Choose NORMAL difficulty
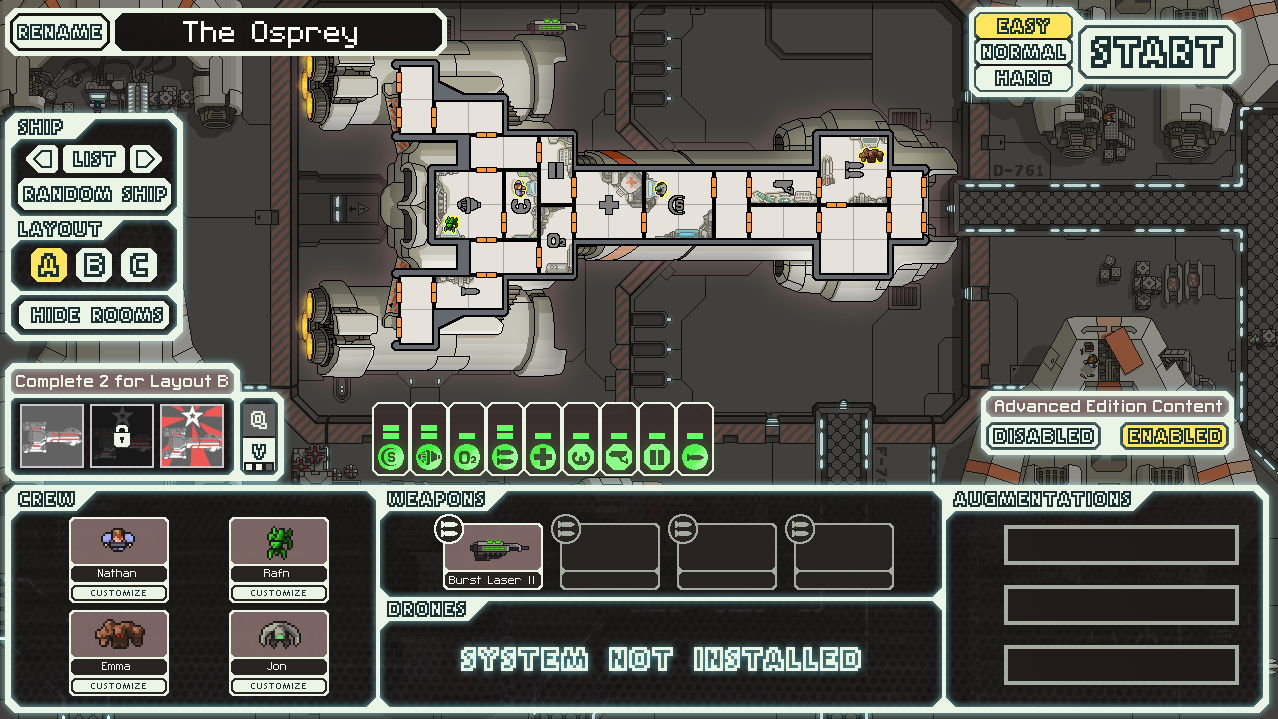 1023,52
